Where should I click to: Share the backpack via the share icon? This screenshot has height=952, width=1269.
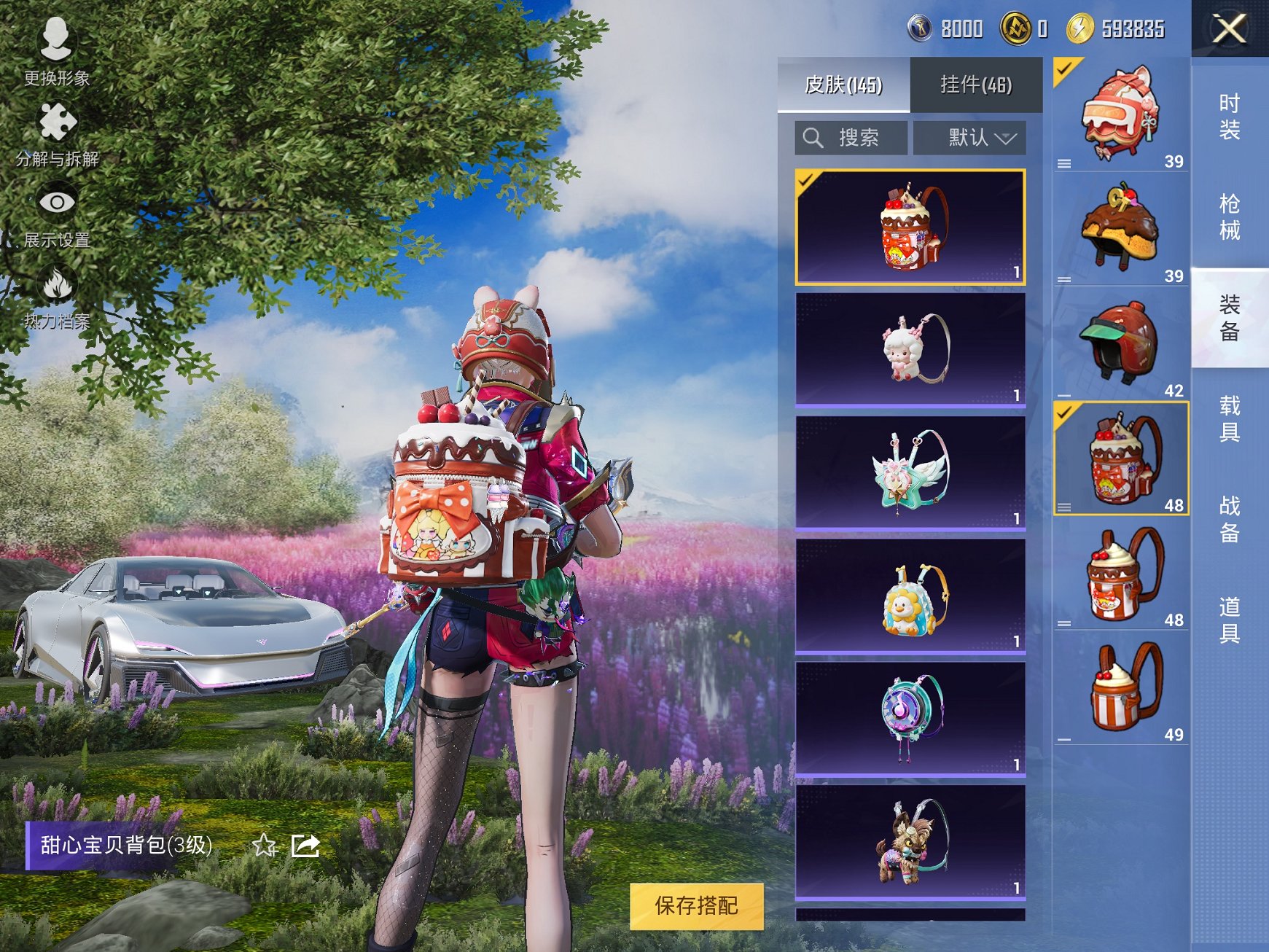(305, 846)
